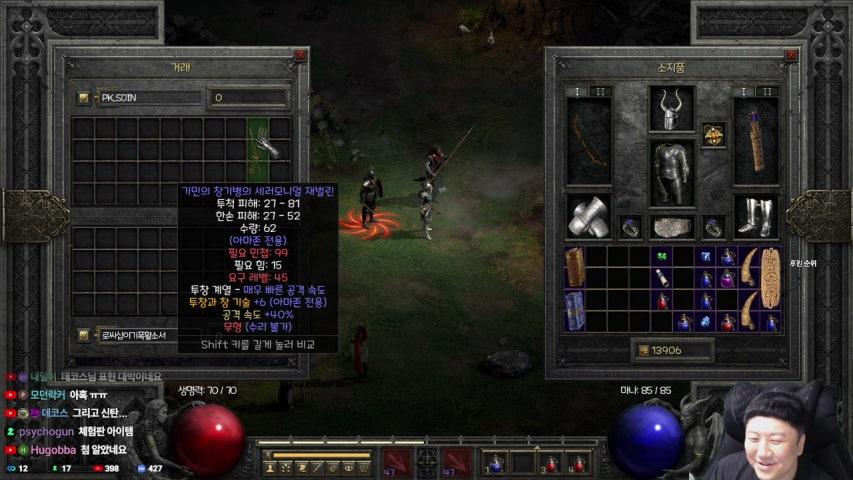
Task: Toggle the PK.SDIN trade accept checkbox
Action: click(84, 98)
